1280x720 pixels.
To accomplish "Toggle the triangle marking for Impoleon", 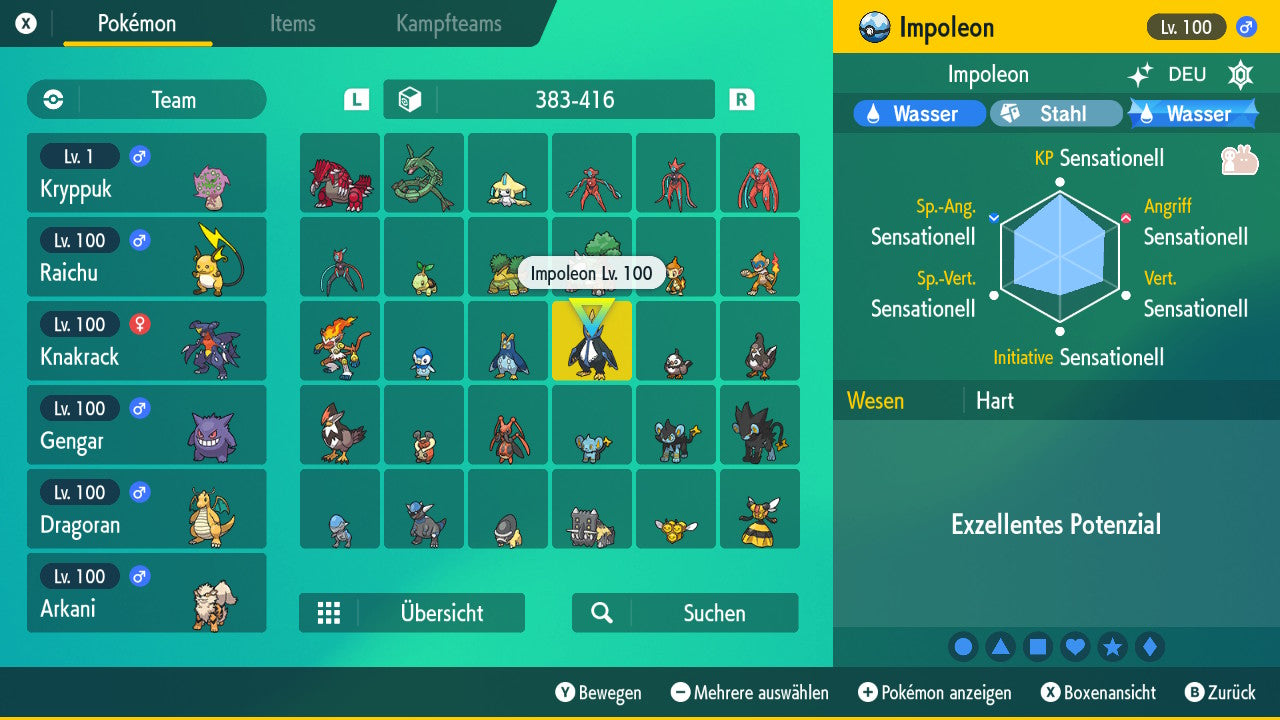I will (x=1001, y=647).
